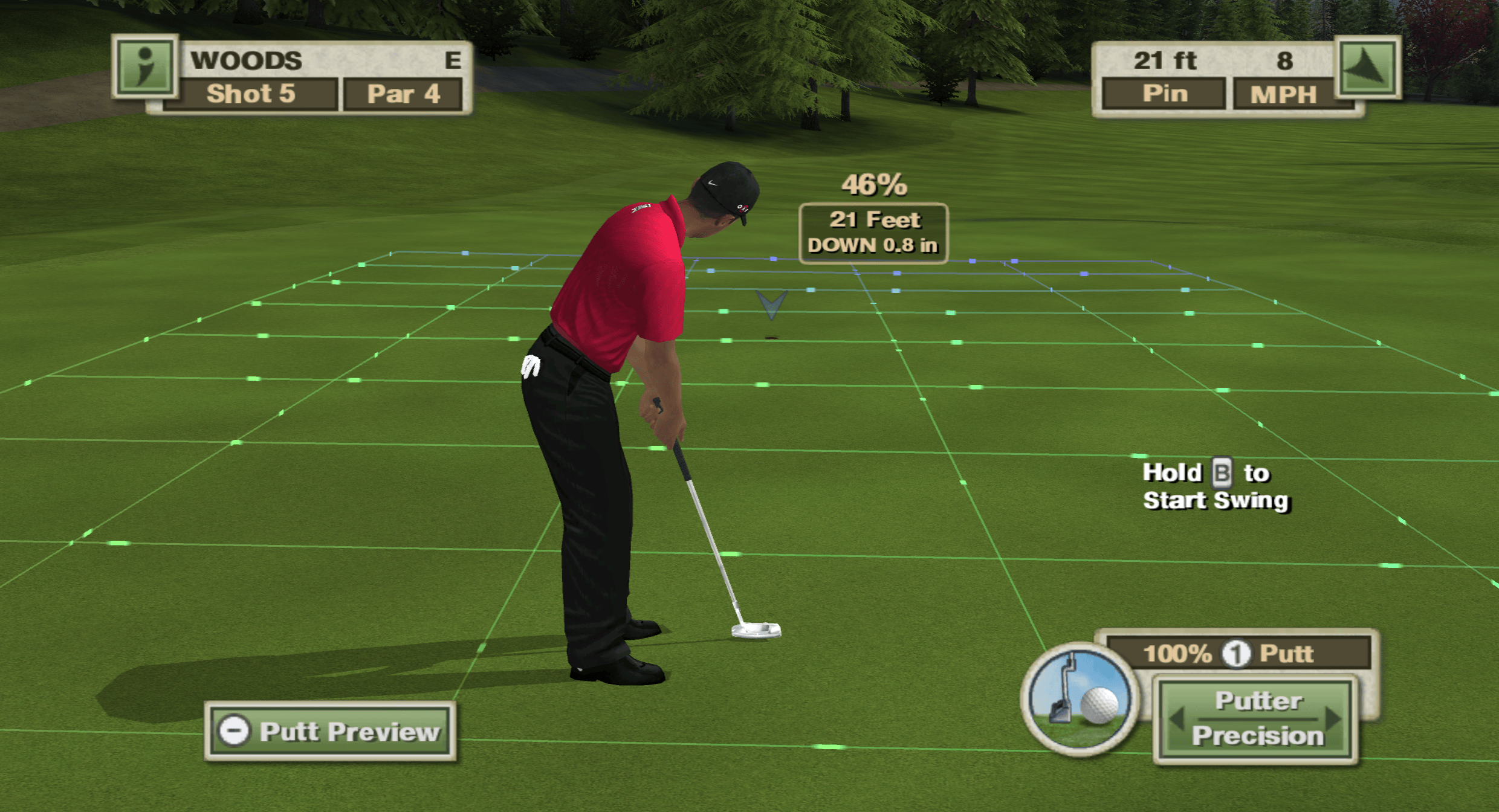The height and width of the screenshot is (812, 1499).
Task: Click the wind direction arrow icon
Action: point(1368,66)
